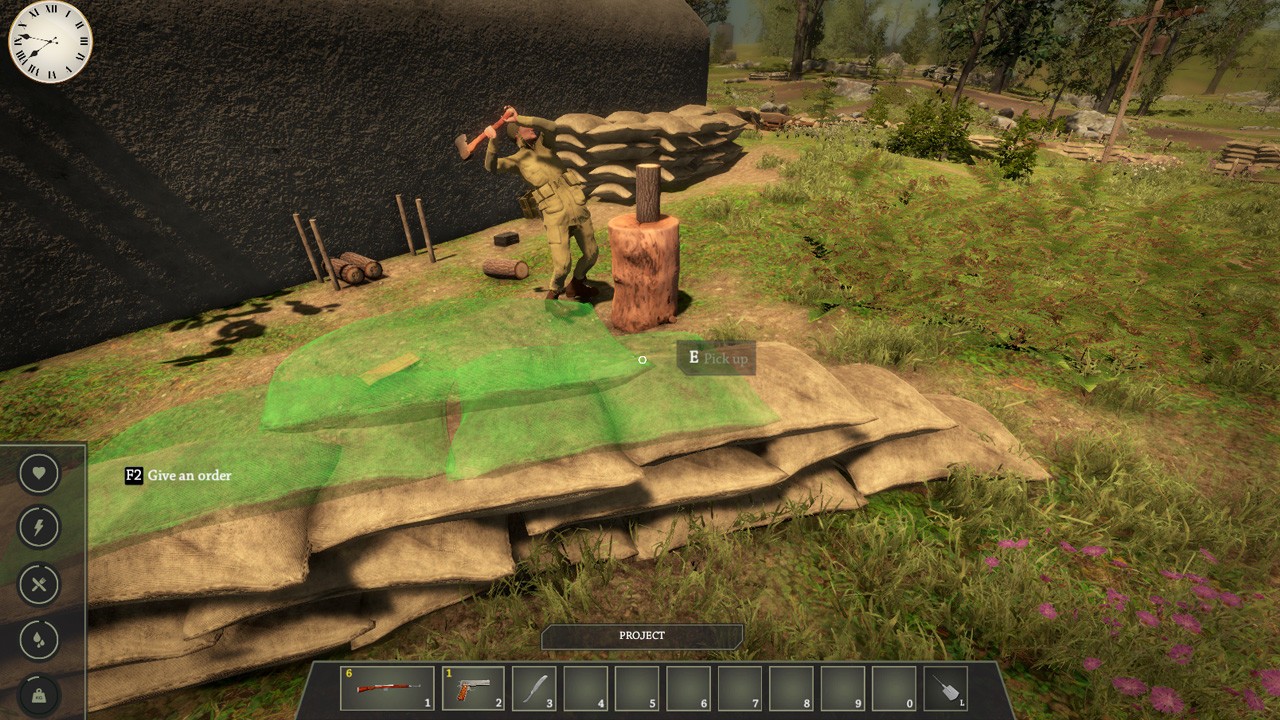Equip the pistol from the hotbar
The height and width of the screenshot is (720, 1280).
pos(473,688)
